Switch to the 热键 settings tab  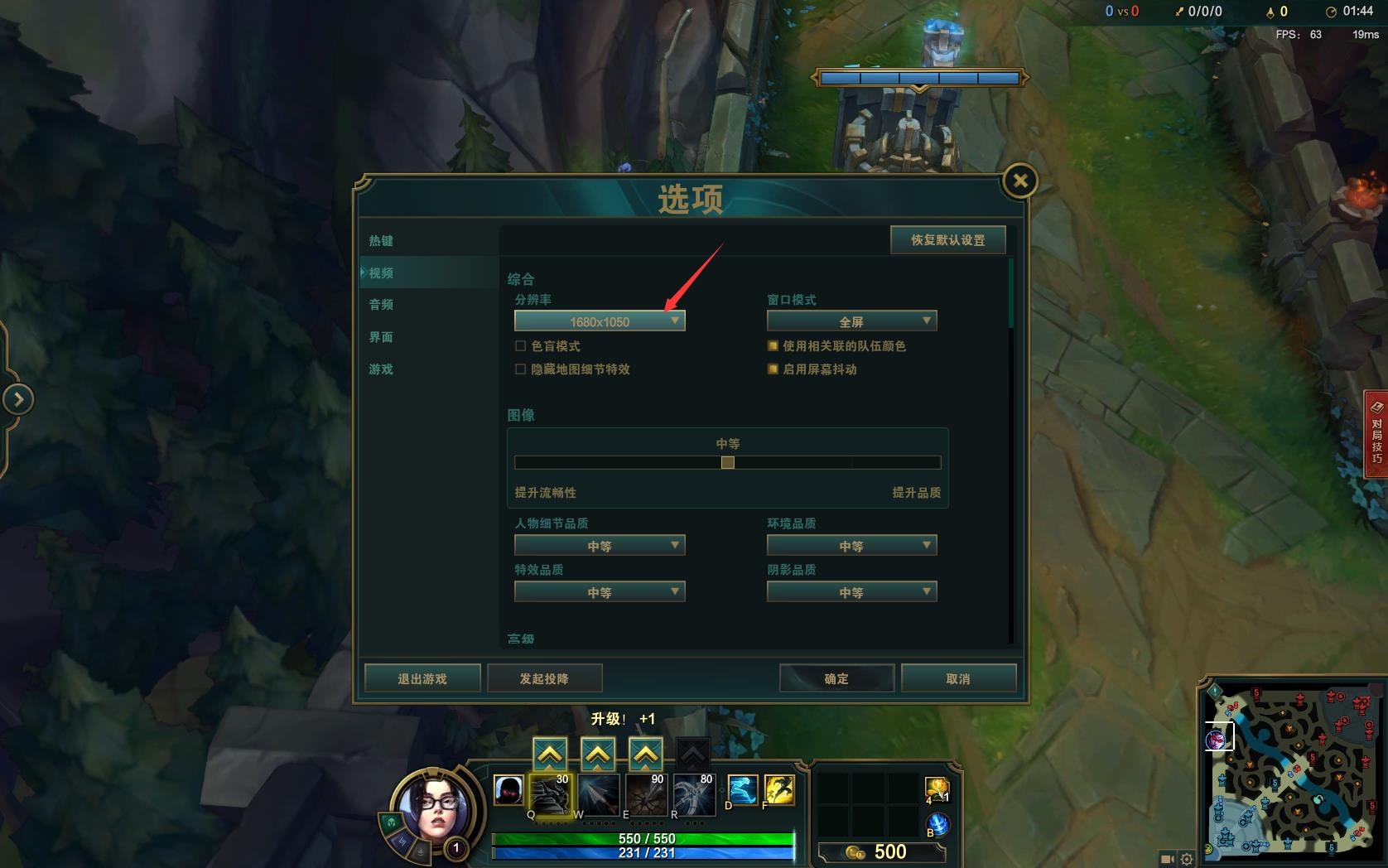tap(380, 240)
